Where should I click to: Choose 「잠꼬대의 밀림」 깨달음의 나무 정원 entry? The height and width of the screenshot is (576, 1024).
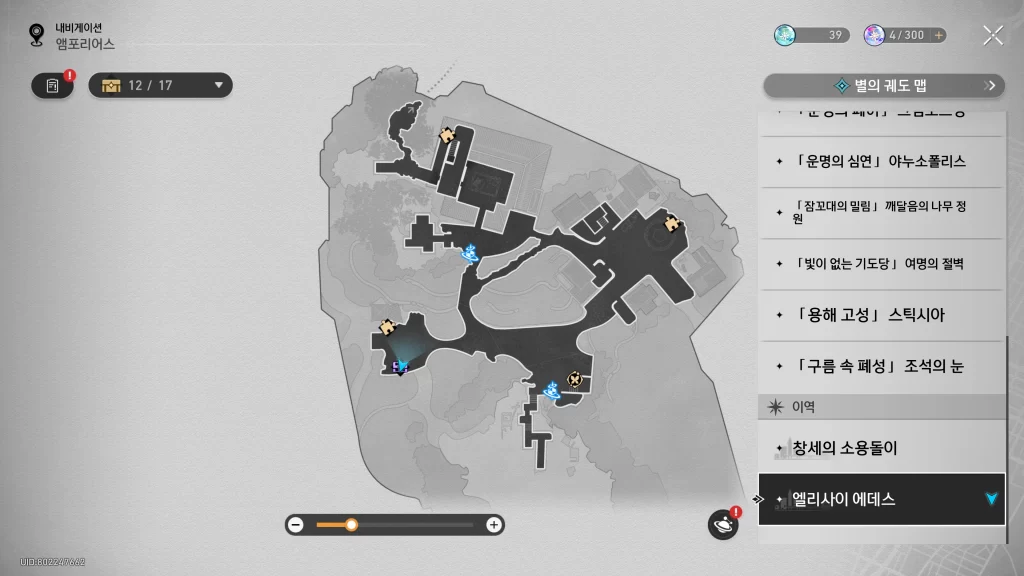tap(880, 212)
